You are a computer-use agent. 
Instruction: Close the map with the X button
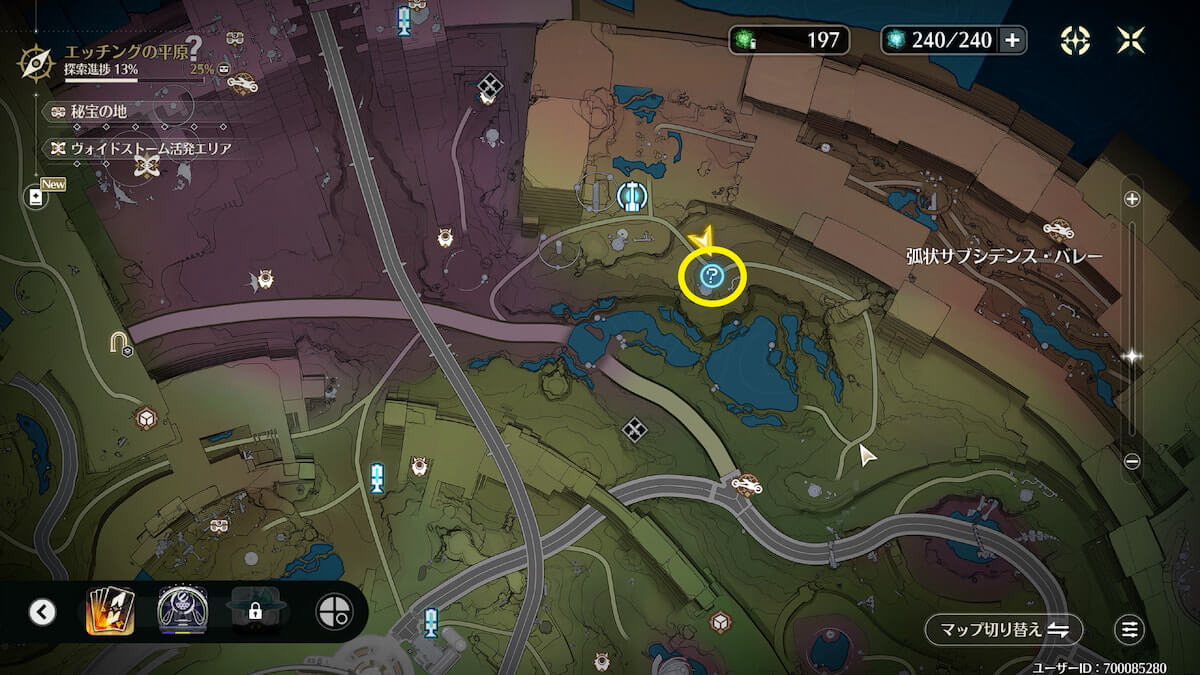pyautogui.click(x=1131, y=40)
